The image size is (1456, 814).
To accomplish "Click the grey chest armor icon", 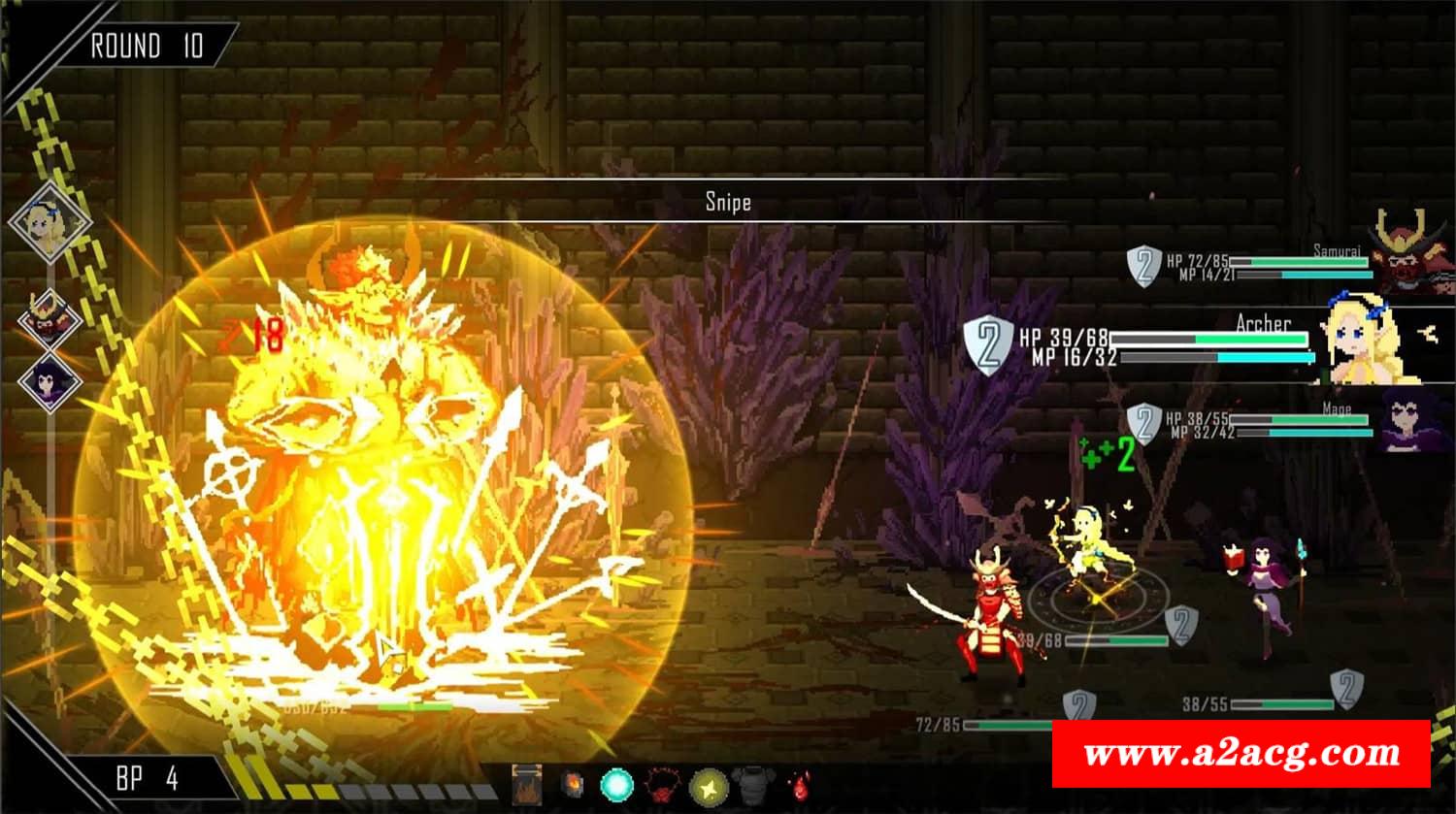I will click(753, 785).
